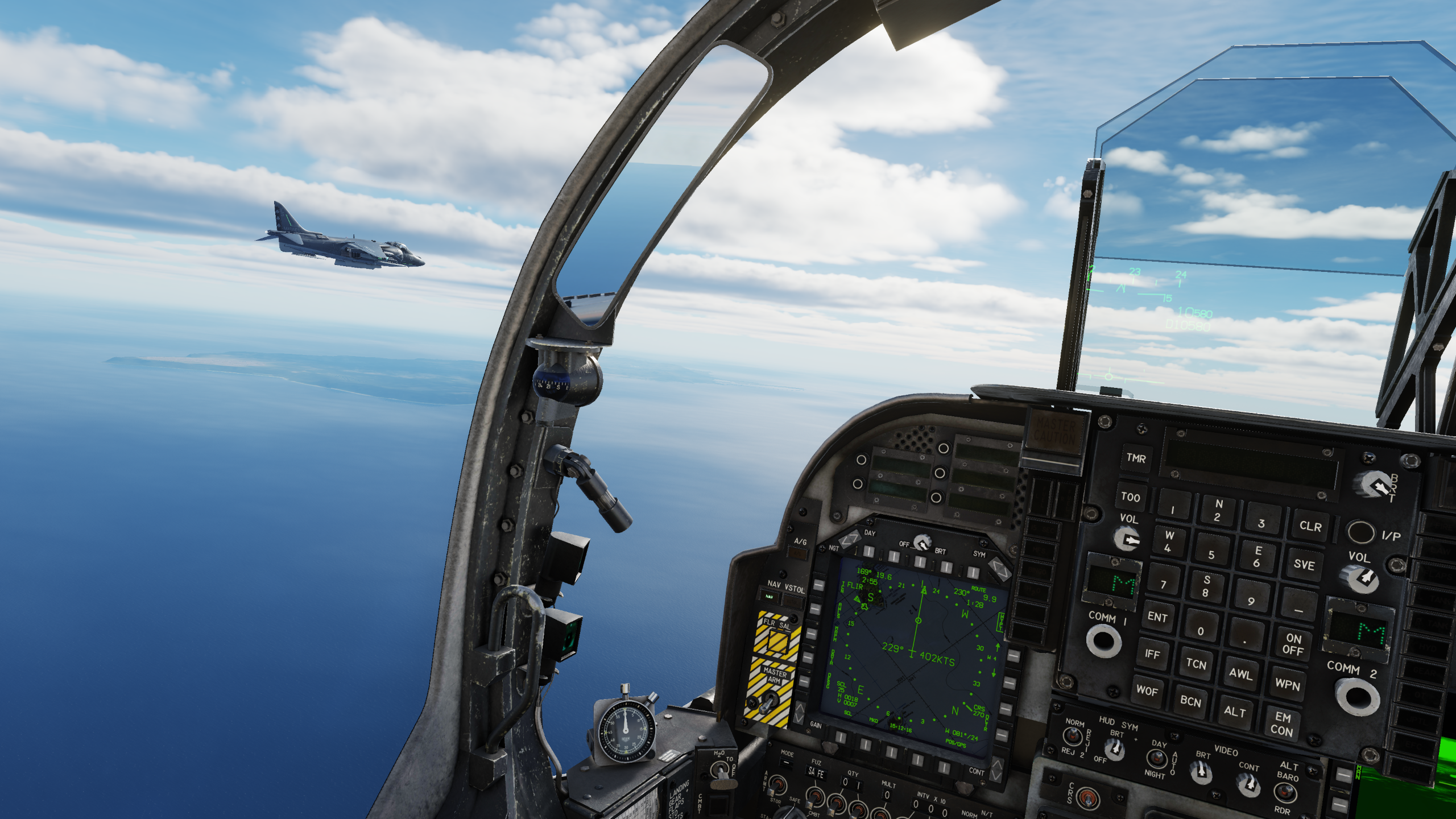The height and width of the screenshot is (819, 1456).
Task: Click the WOF key on the UFC
Action: coord(1147,691)
